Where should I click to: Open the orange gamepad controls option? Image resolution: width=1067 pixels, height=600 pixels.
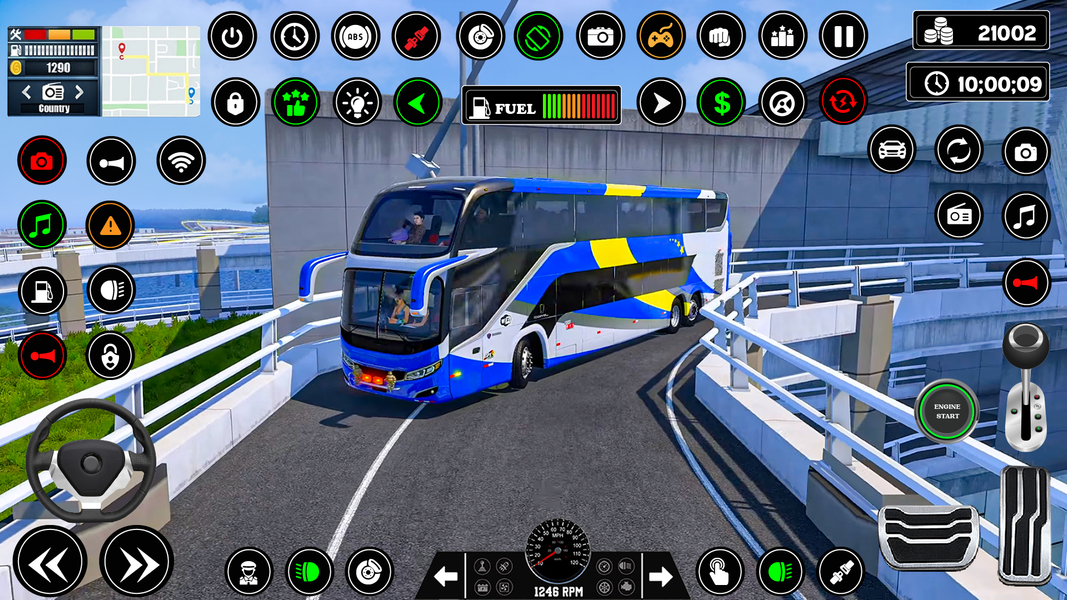click(x=661, y=37)
